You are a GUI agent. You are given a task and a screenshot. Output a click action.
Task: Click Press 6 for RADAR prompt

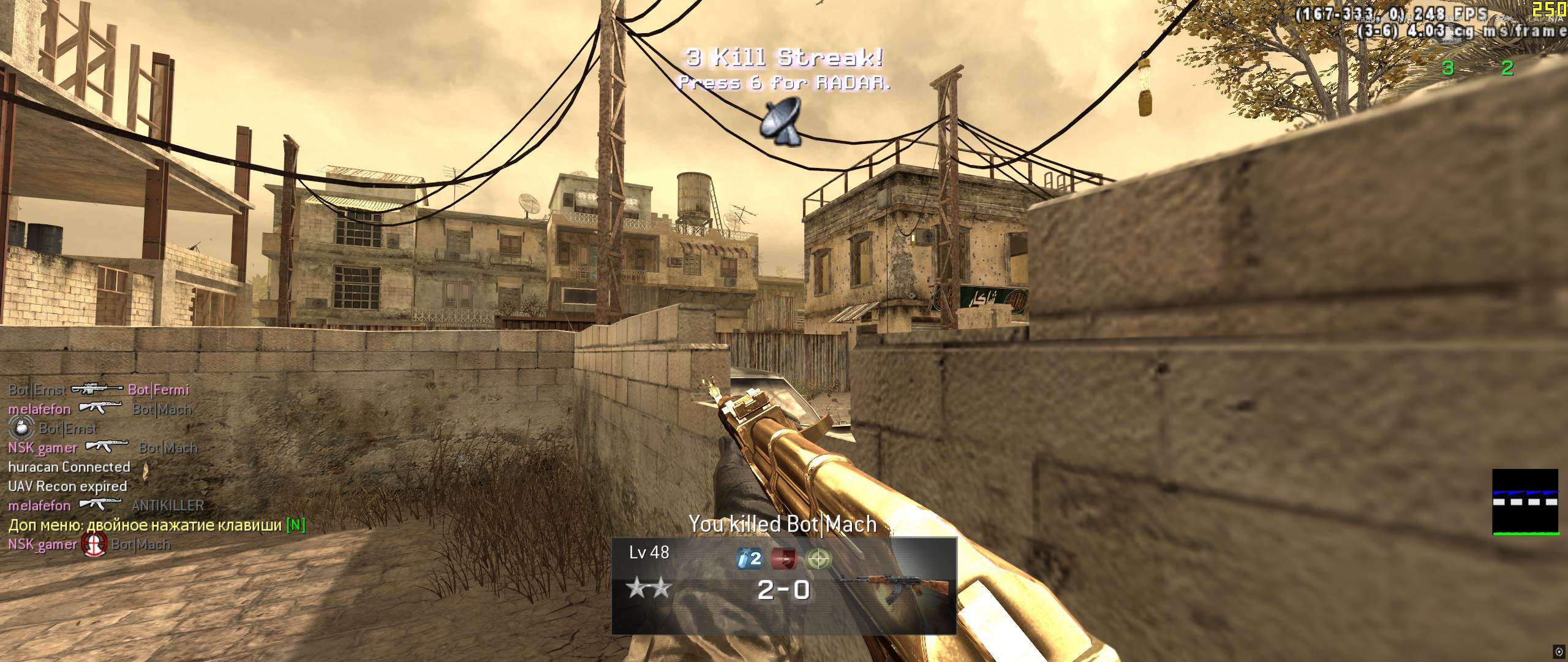coord(784,84)
